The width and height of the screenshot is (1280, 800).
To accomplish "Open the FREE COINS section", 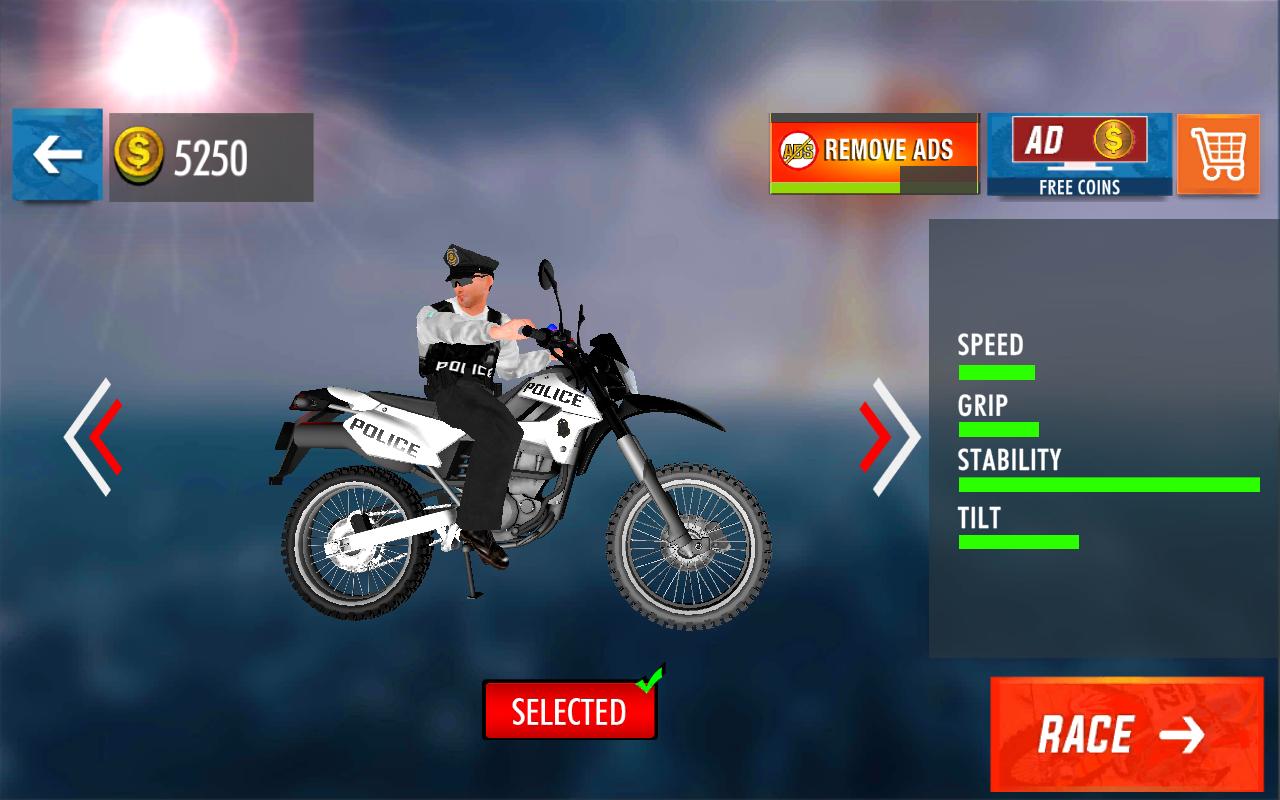I will coord(1078,186).
